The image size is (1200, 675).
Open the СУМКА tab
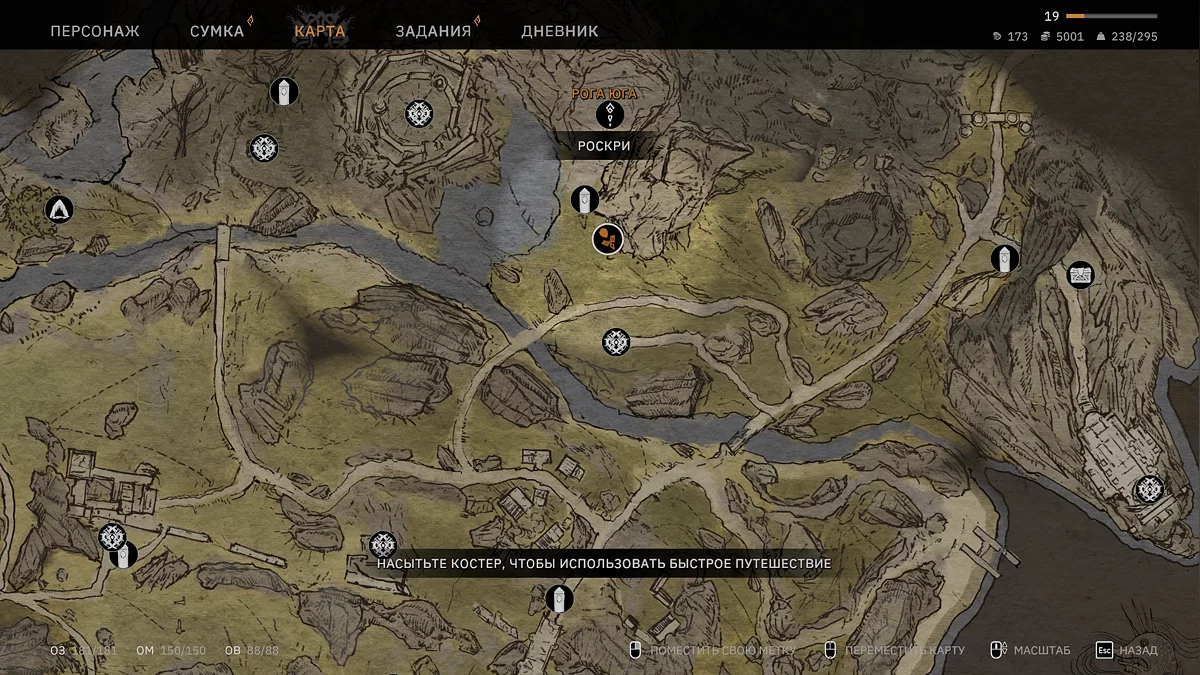[217, 31]
